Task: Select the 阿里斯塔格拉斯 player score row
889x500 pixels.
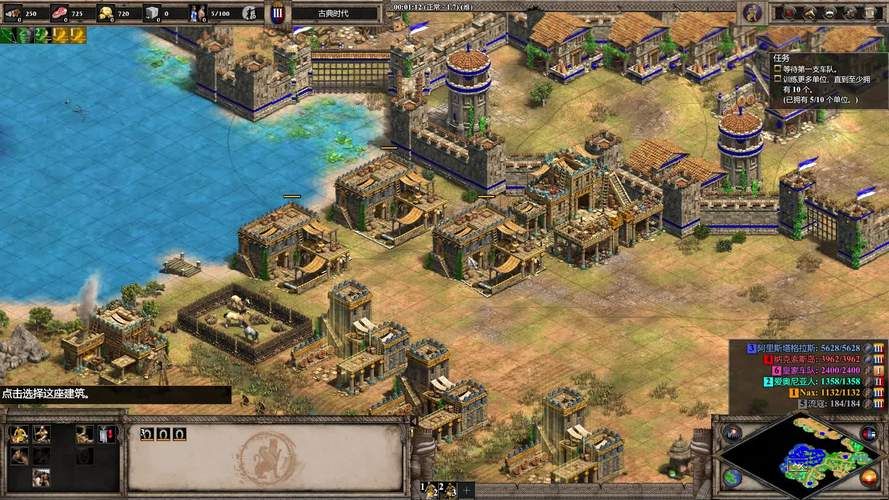Action: [811, 347]
